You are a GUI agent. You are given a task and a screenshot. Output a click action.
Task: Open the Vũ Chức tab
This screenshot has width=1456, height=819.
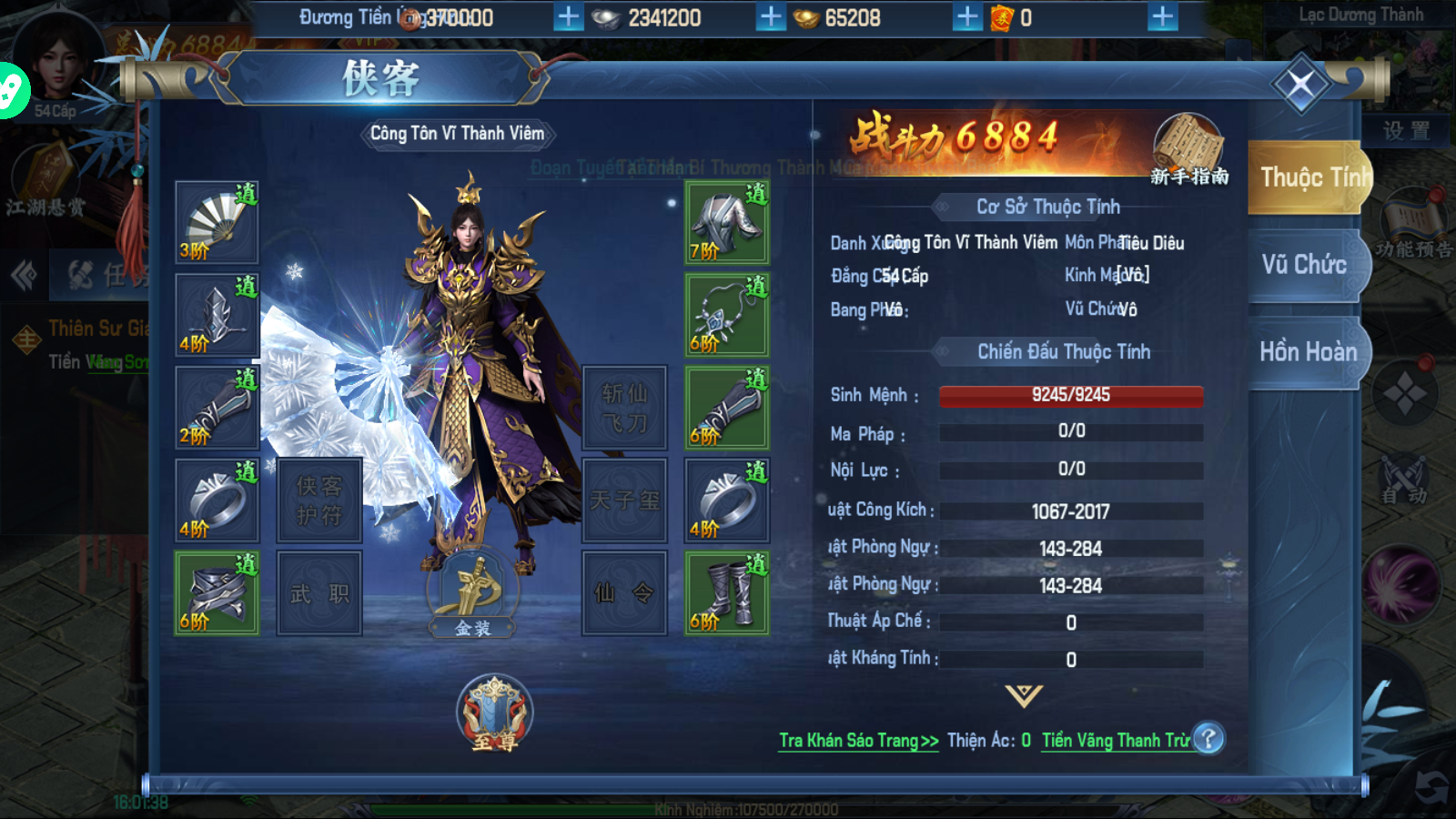click(x=1304, y=265)
